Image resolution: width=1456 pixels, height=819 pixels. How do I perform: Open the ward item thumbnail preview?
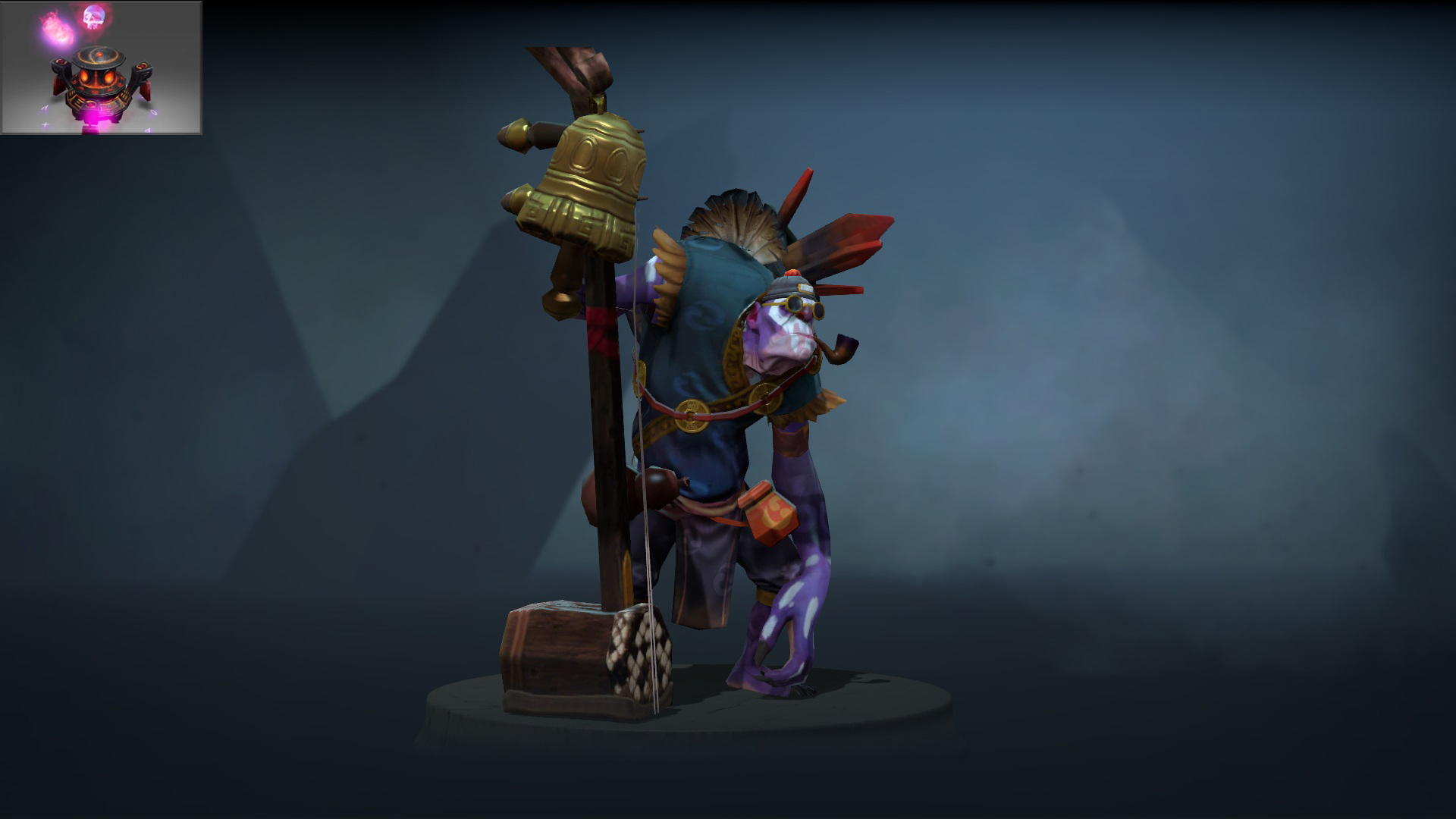pos(101,67)
